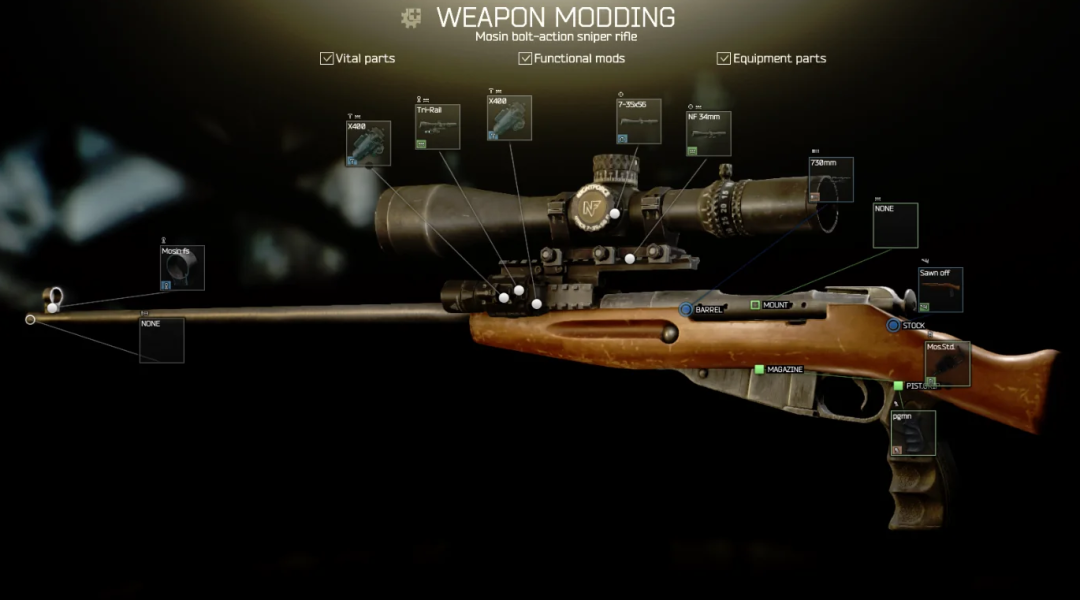Open the Mosin fs front sight slot

pos(182,268)
